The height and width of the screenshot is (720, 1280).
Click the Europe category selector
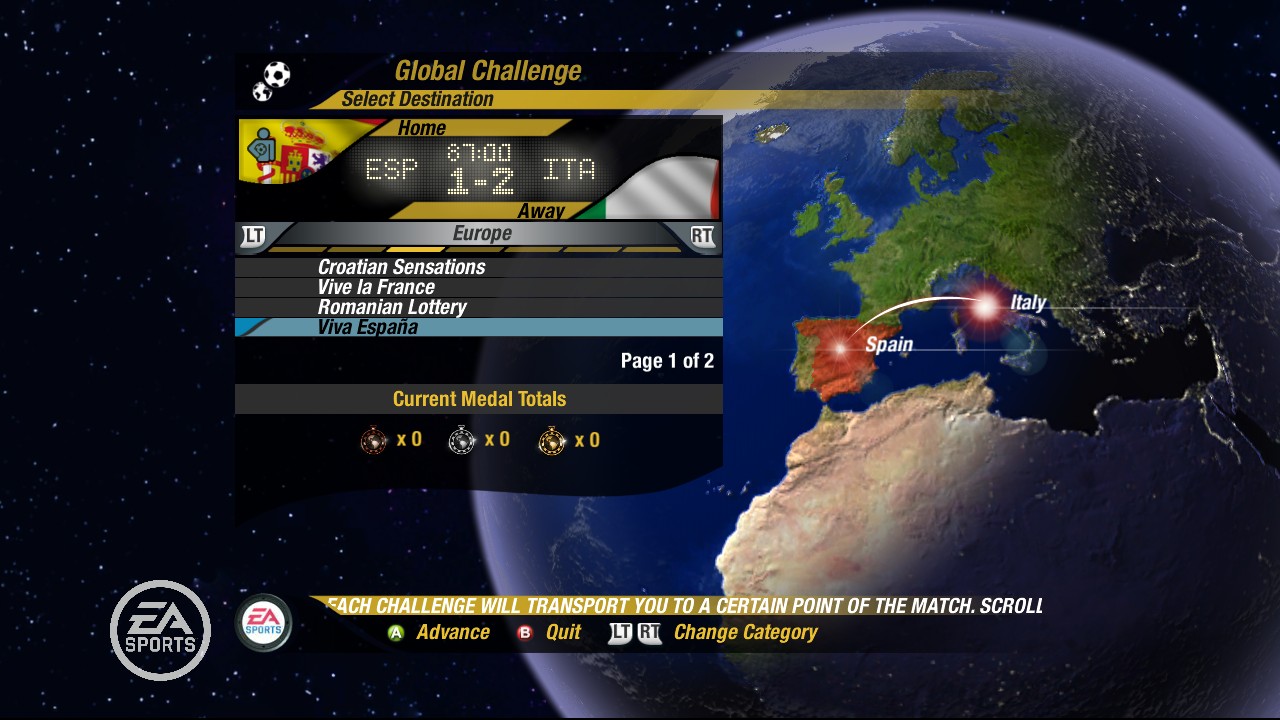(481, 234)
